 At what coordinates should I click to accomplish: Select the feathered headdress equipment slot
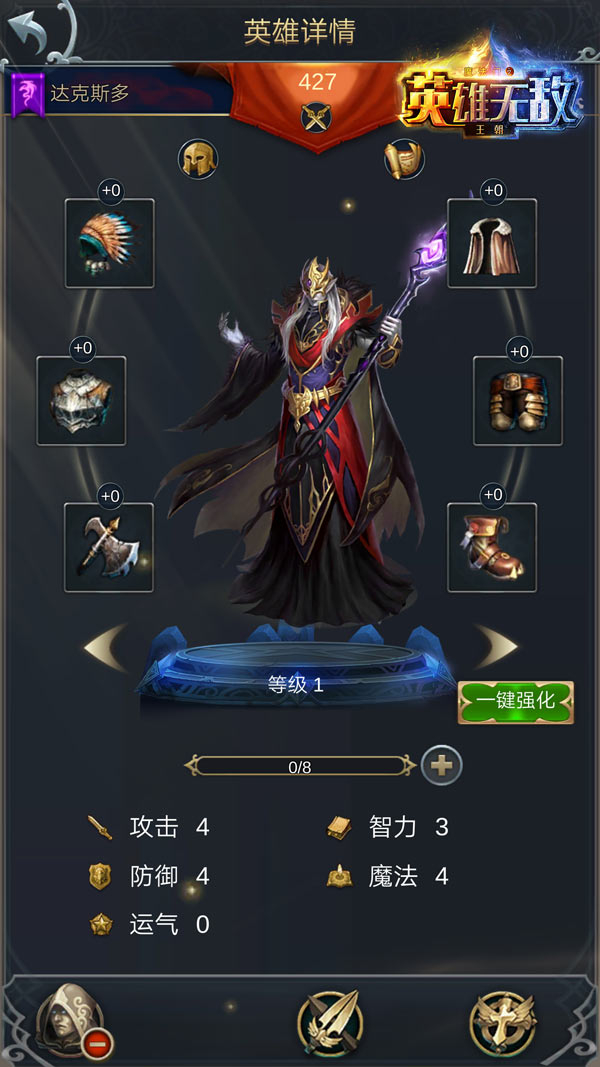tap(110, 243)
